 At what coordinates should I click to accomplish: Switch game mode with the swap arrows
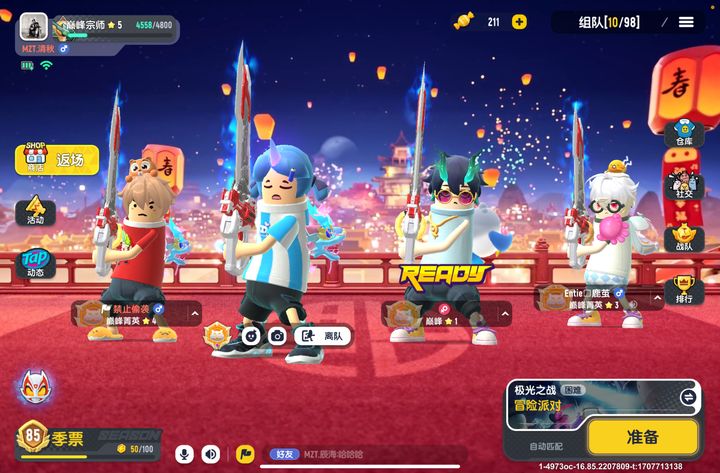point(687,397)
